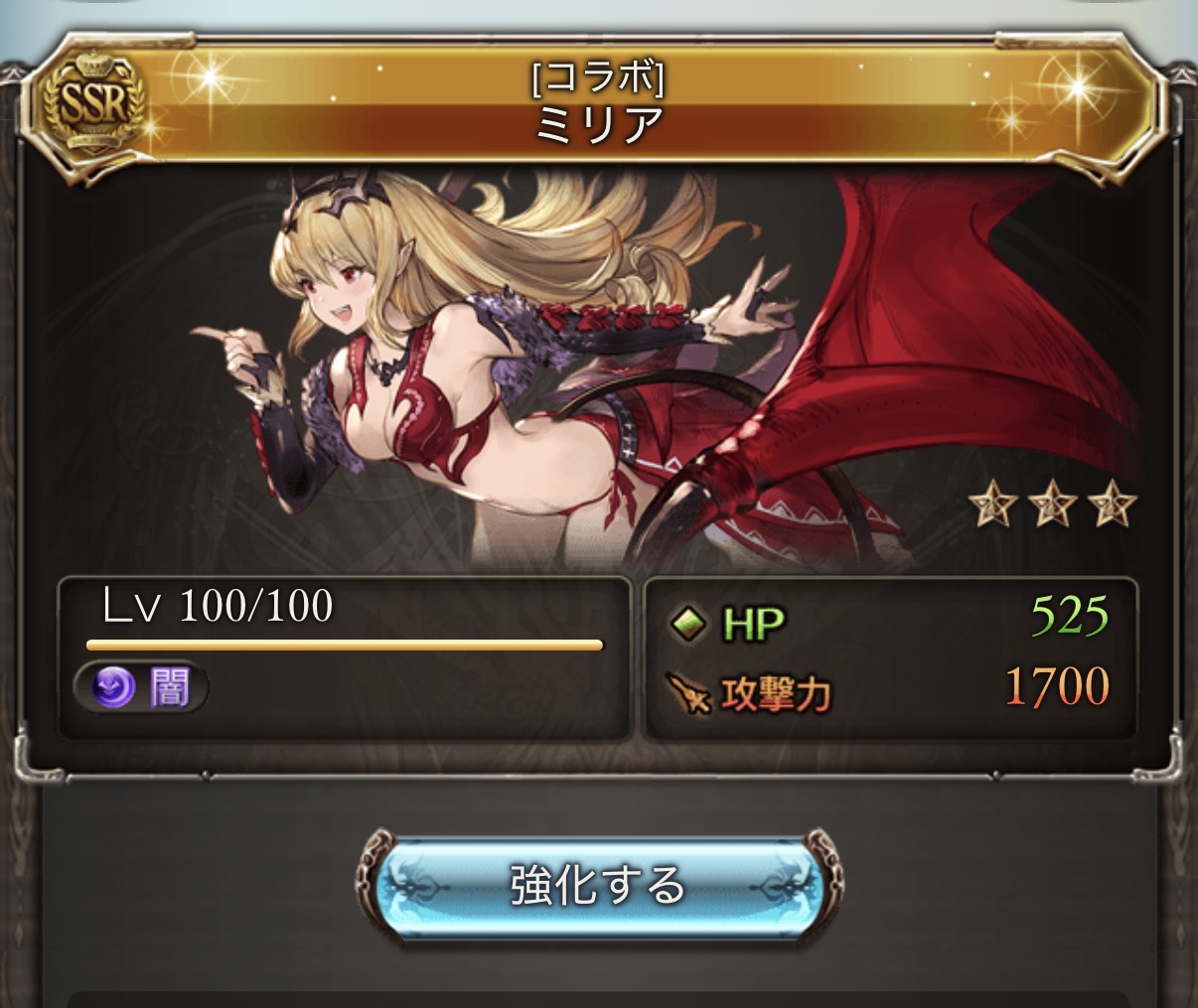Click the 強化する upgrade button
The height and width of the screenshot is (1008, 1198).
[598, 885]
